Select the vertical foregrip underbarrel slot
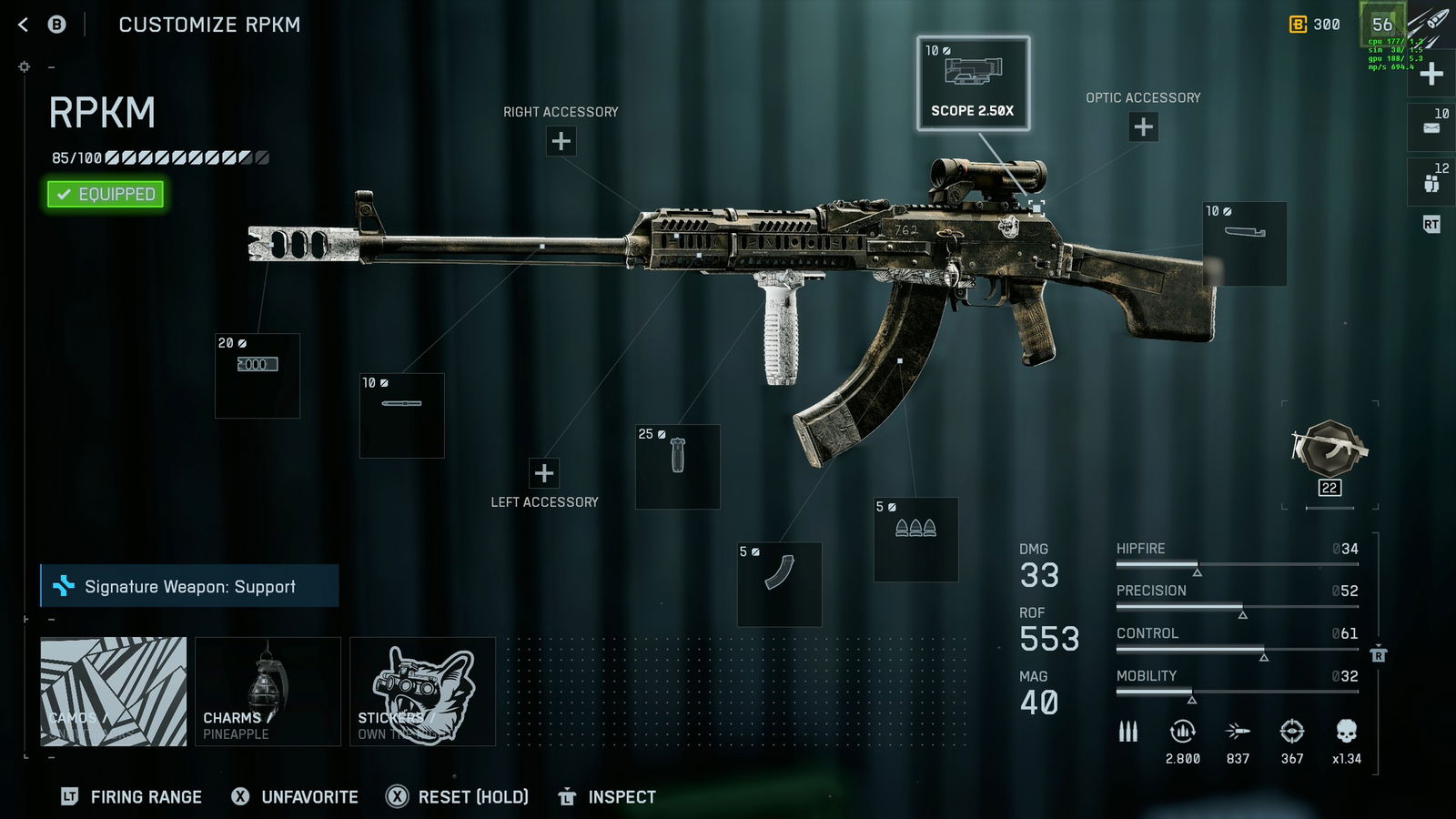This screenshot has width=1456, height=819. [678, 466]
